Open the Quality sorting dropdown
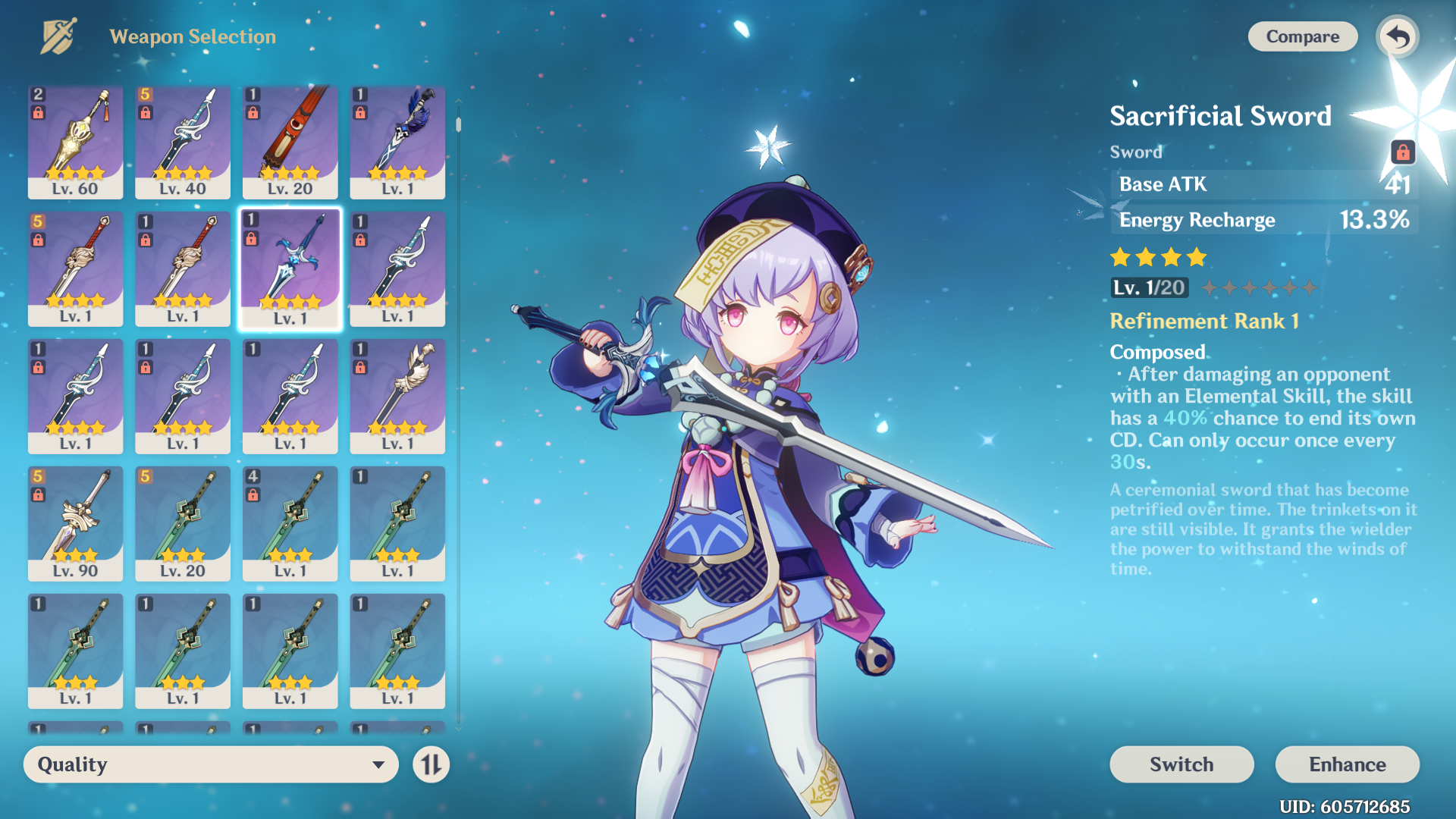1456x819 pixels. [x=210, y=764]
